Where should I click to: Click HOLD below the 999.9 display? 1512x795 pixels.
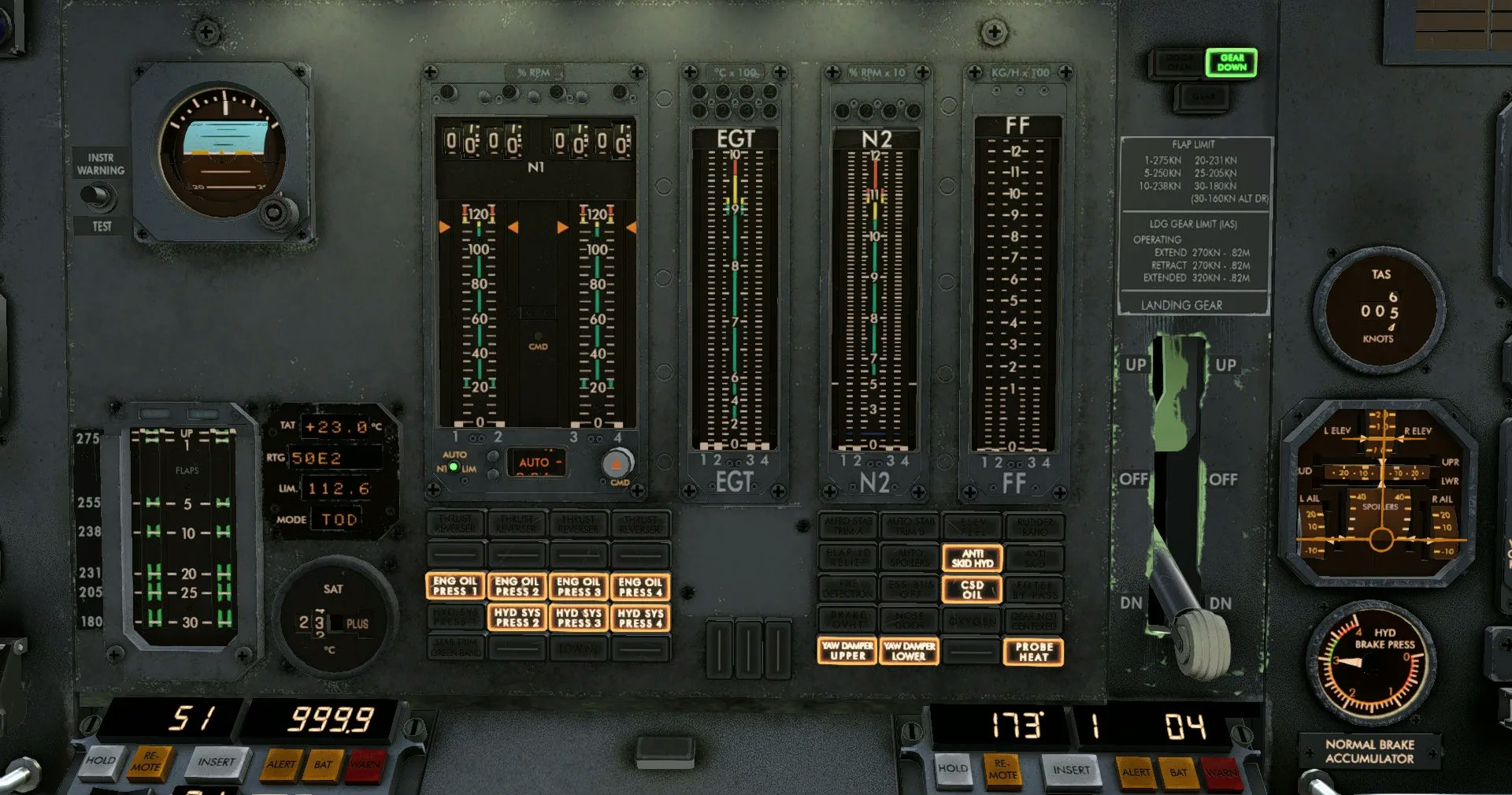click(x=102, y=761)
